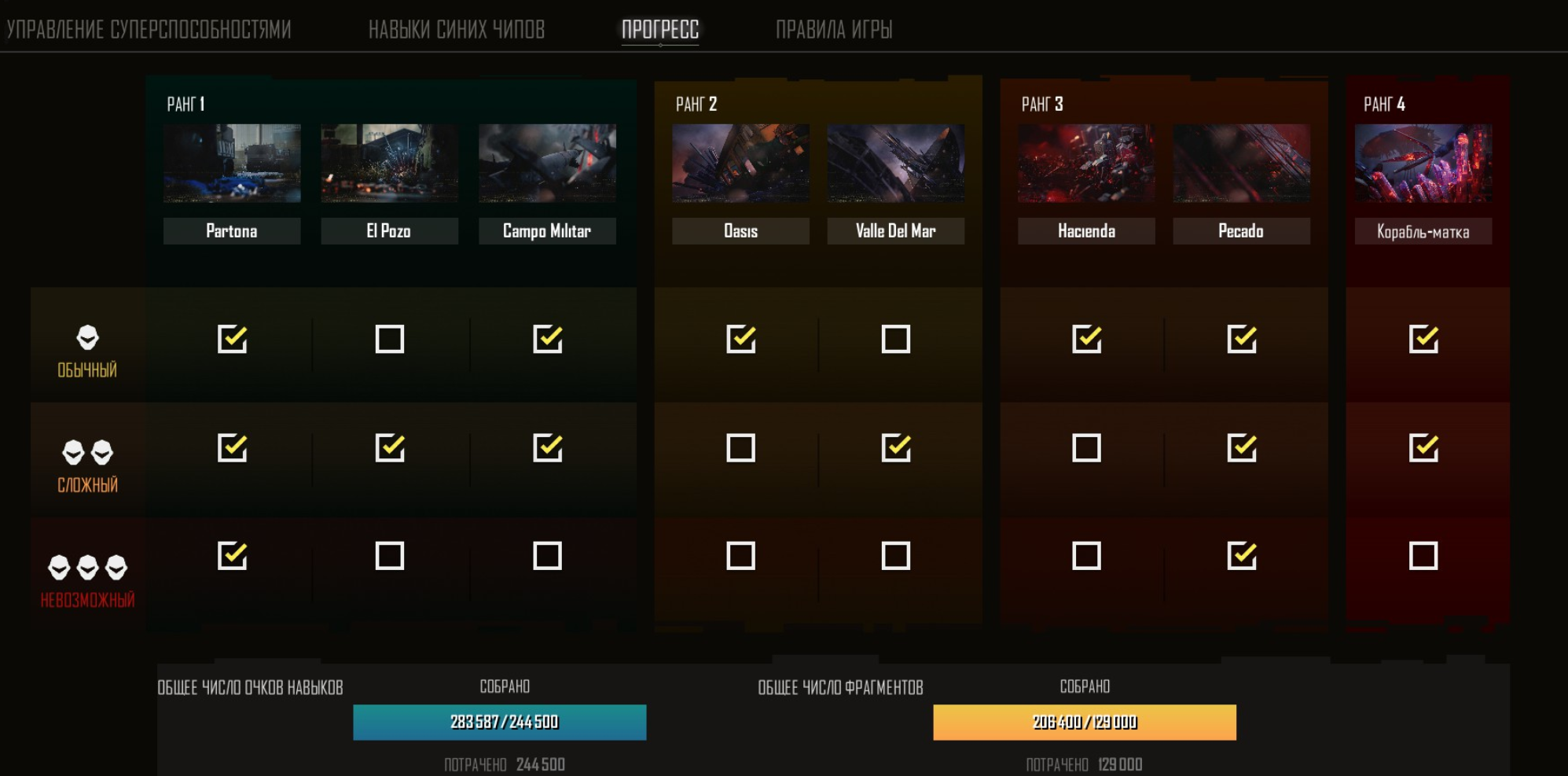
Task: Show the Правила игры tab
Action: click(x=834, y=30)
